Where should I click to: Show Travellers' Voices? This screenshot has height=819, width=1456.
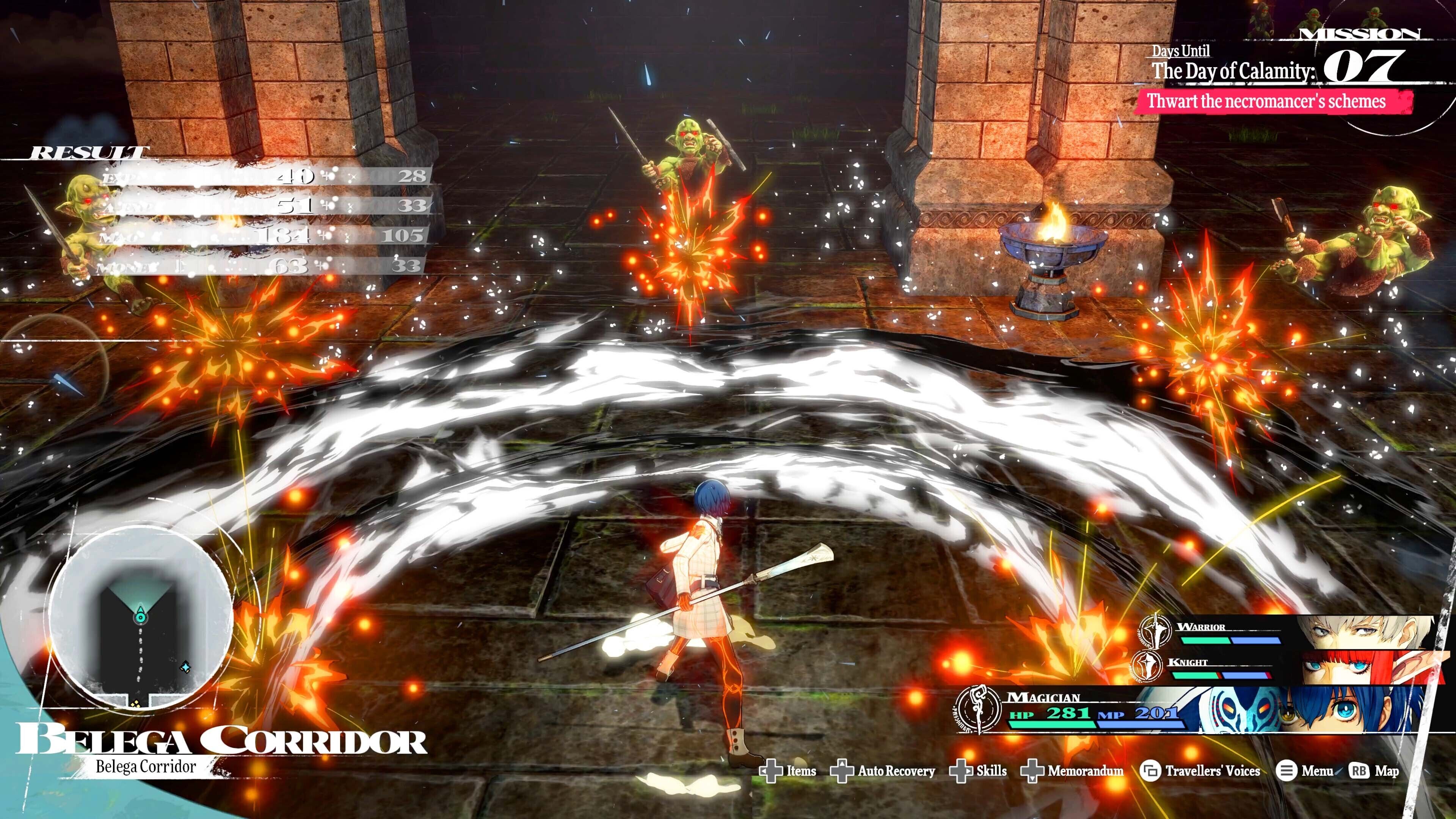click(x=1200, y=771)
